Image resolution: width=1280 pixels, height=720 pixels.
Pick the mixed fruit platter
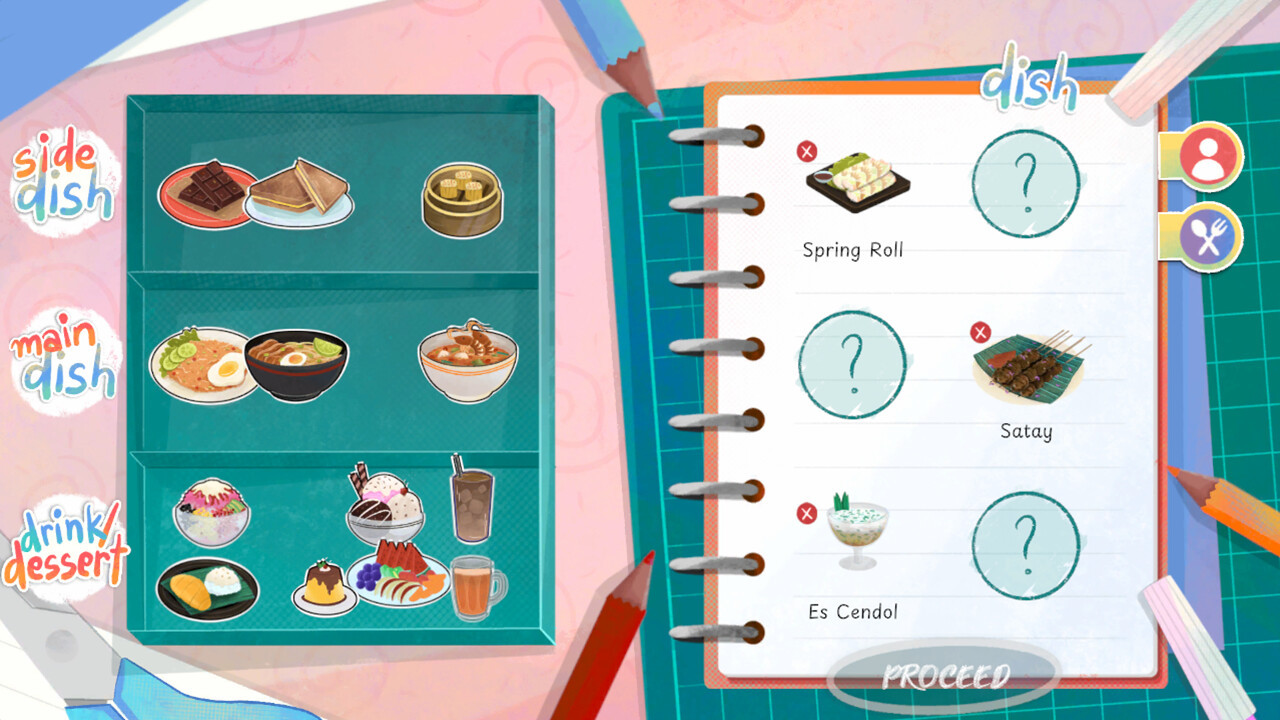398,575
